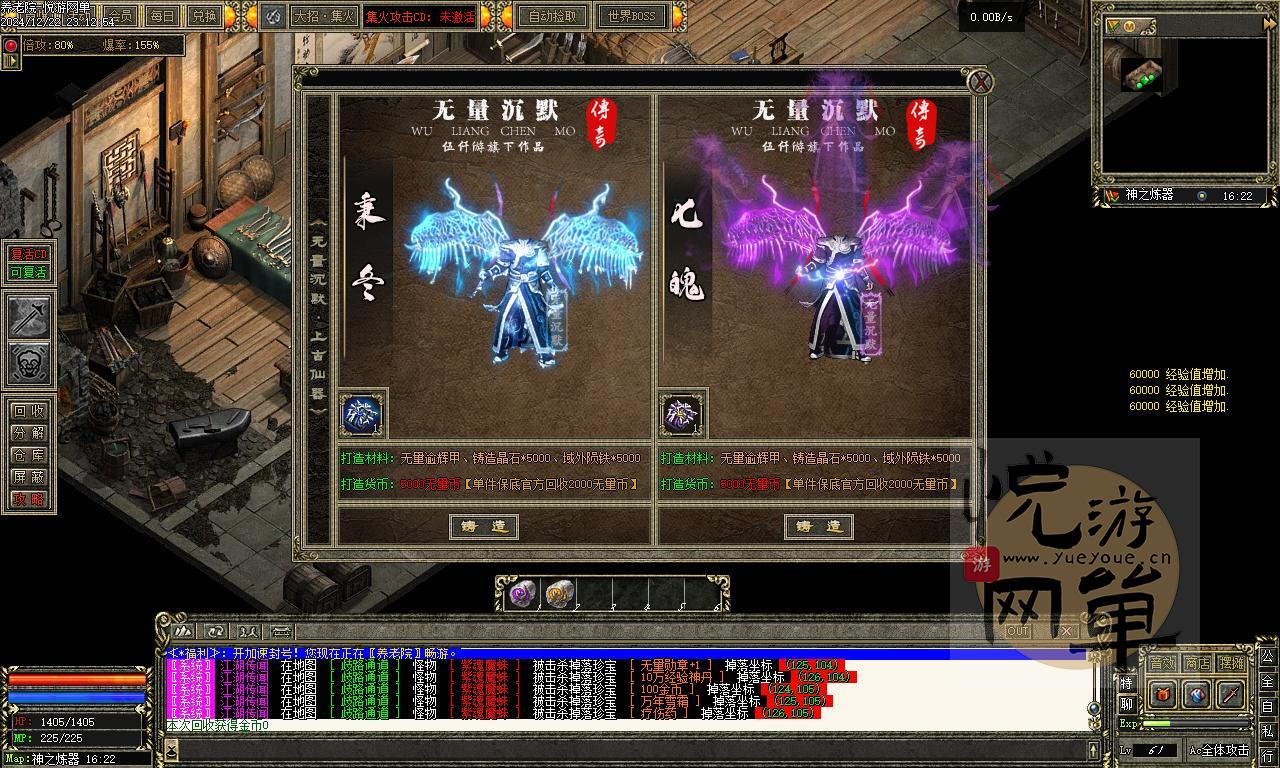Open the 每日 daily menu
The height and width of the screenshot is (768, 1280).
pos(161,16)
